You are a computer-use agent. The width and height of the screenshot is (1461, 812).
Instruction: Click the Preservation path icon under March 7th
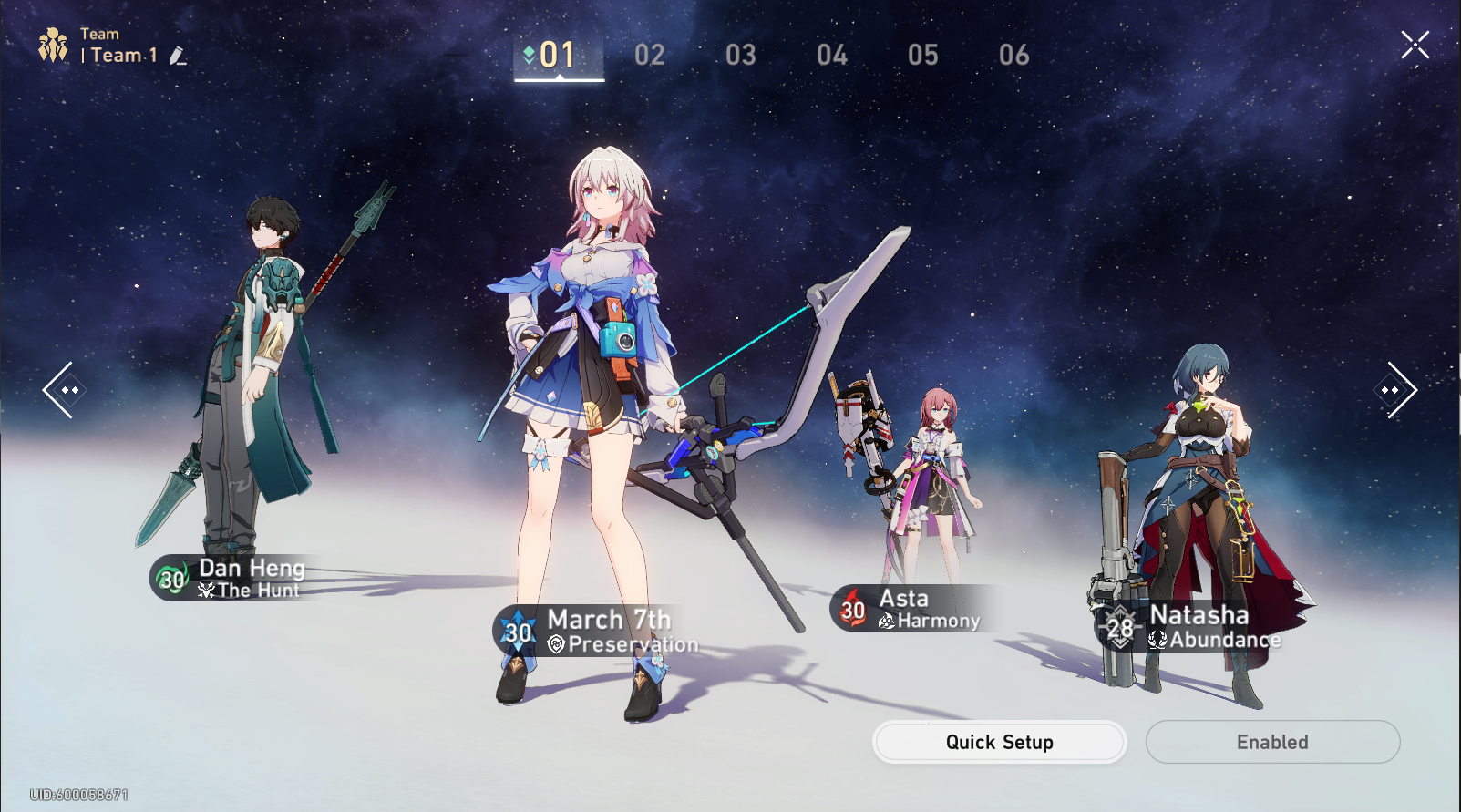557,644
